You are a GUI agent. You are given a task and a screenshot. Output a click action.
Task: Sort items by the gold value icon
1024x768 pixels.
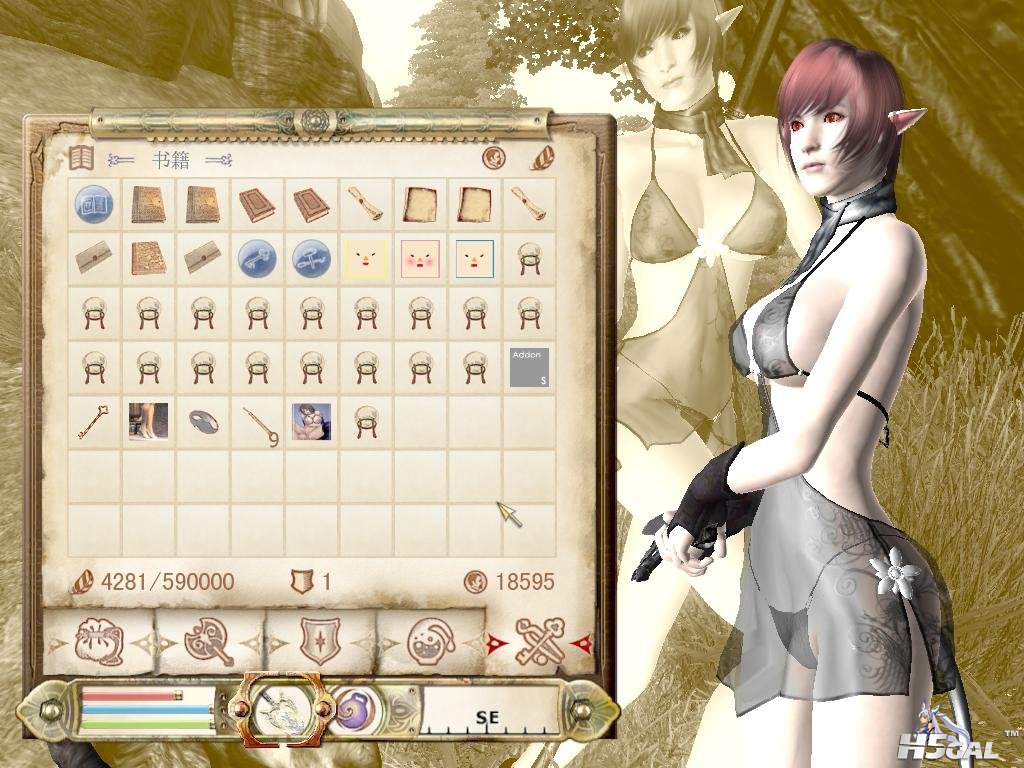click(493, 158)
